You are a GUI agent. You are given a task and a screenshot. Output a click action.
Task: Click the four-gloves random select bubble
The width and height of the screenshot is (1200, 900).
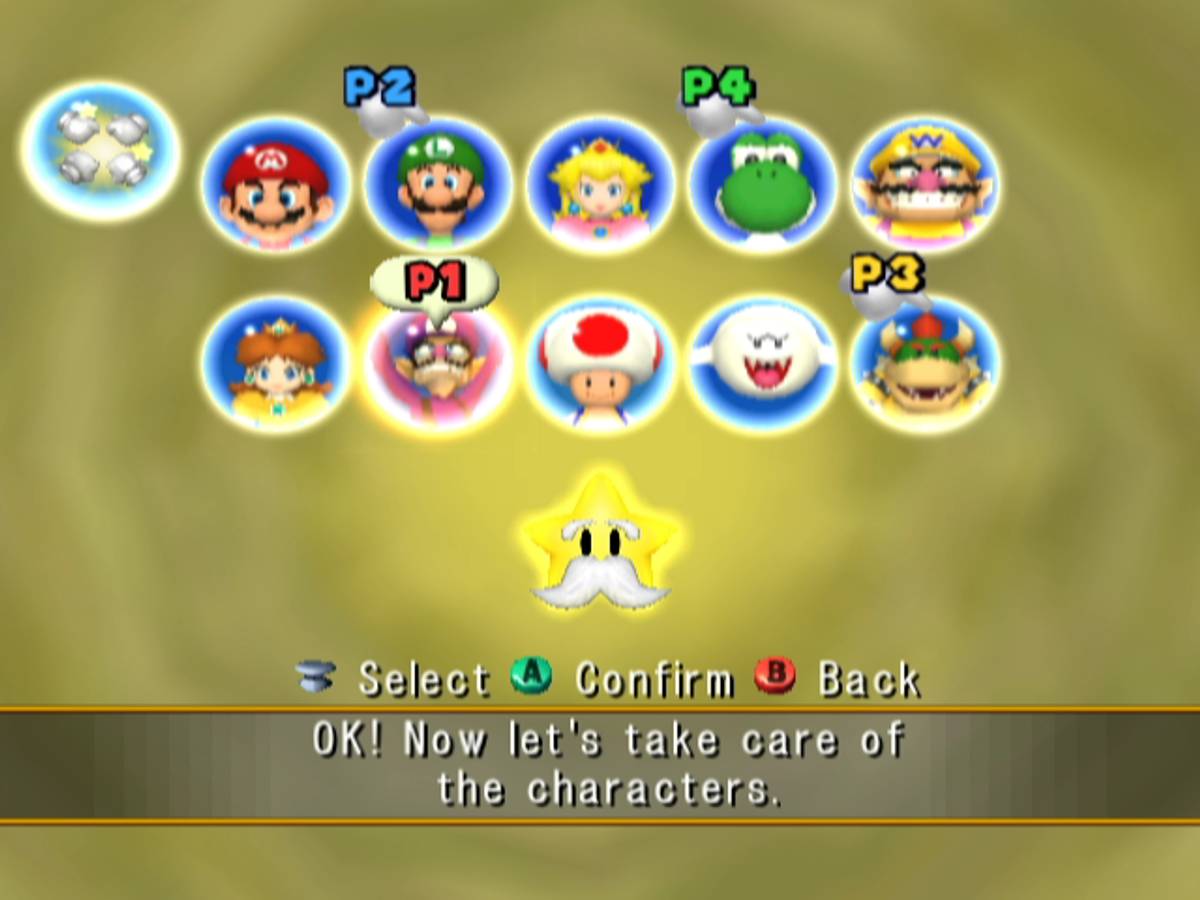[x=101, y=152]
